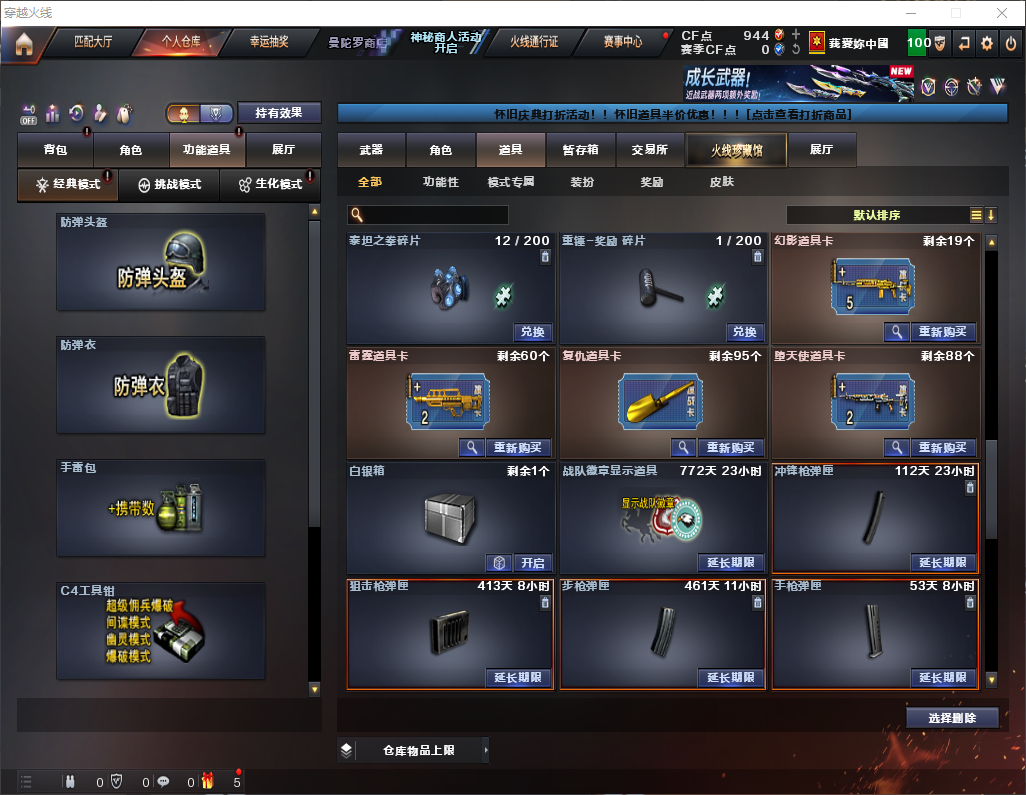Filter items by 功能性 functional category

pos(440,183)
